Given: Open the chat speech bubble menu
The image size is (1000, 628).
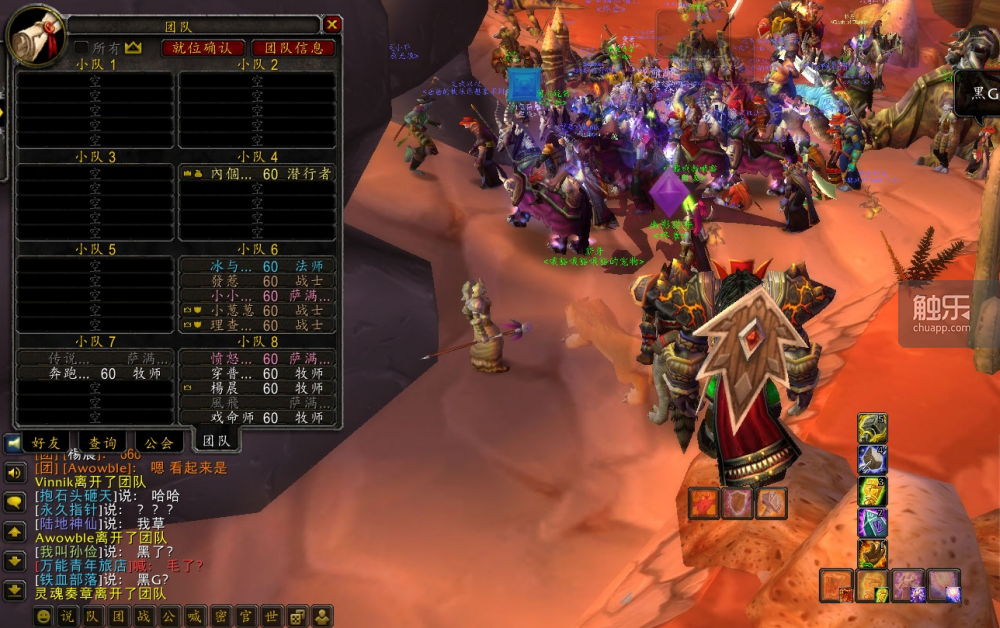Looking at the screenshot, I should (x=15, y=501).
